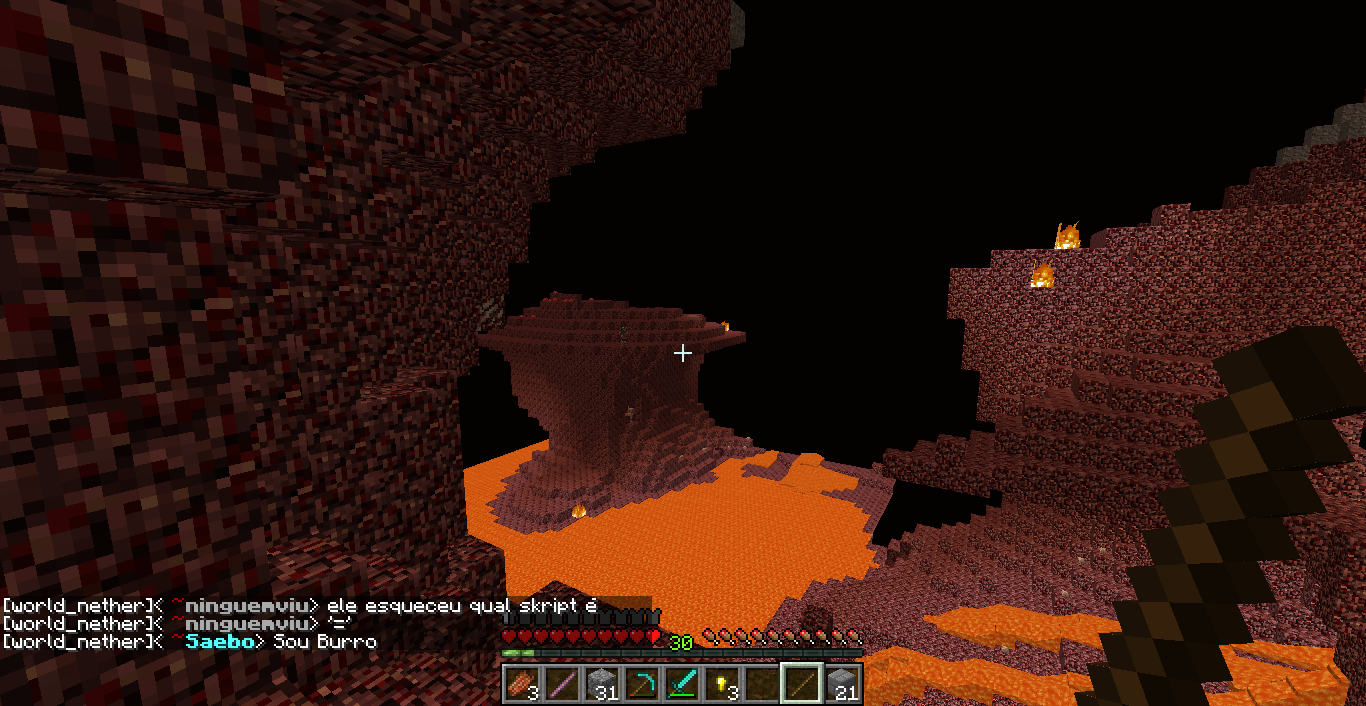Click the highlighted brown stick slot
Image resolution: width=1366 pixels, height=706 pixels.
[802, 684]
